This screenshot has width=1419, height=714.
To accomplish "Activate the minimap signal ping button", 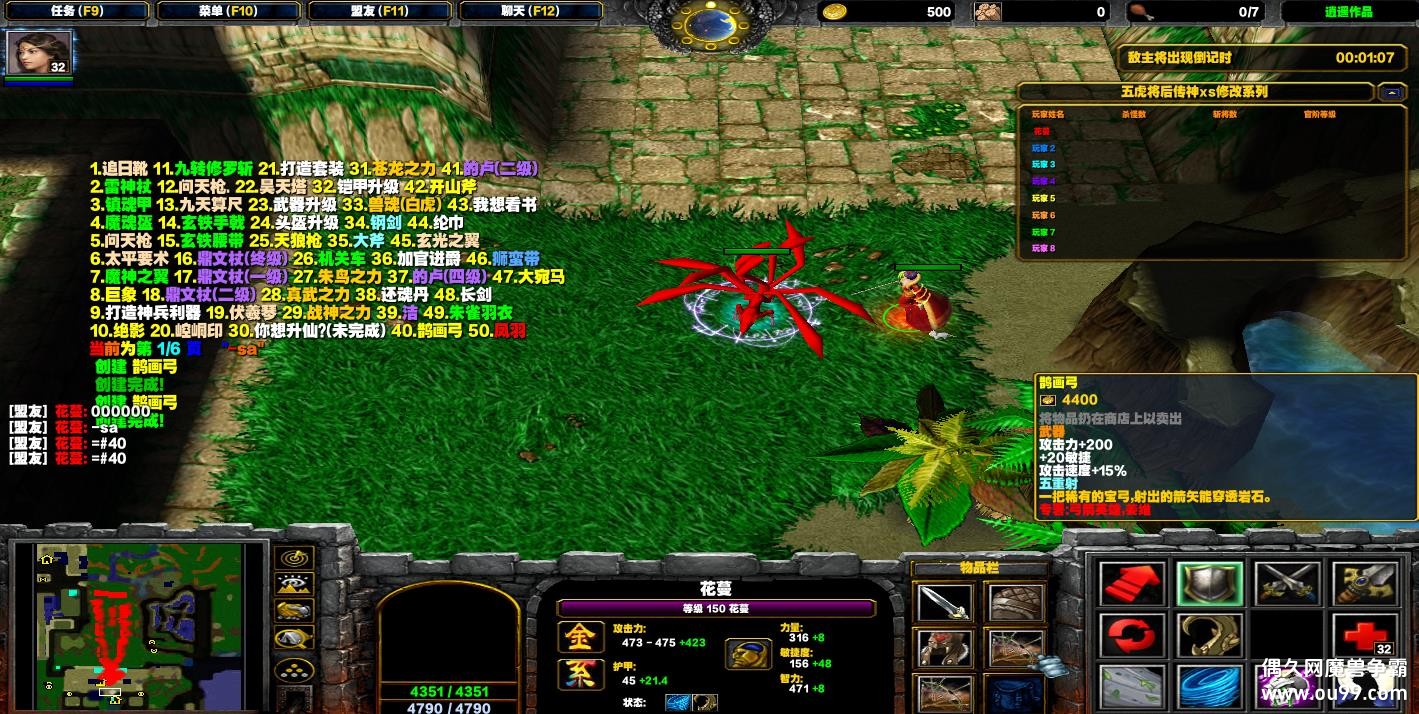I will point(295,557).
